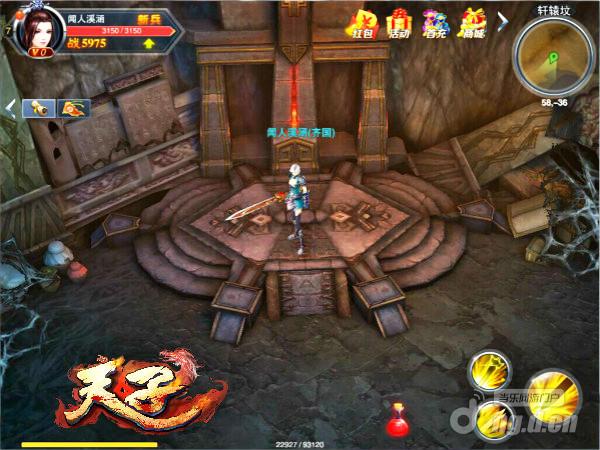This screenshot has height=450, width=600.
Task: Activate the upper small golden skill
Action: [x=490, y=369]
